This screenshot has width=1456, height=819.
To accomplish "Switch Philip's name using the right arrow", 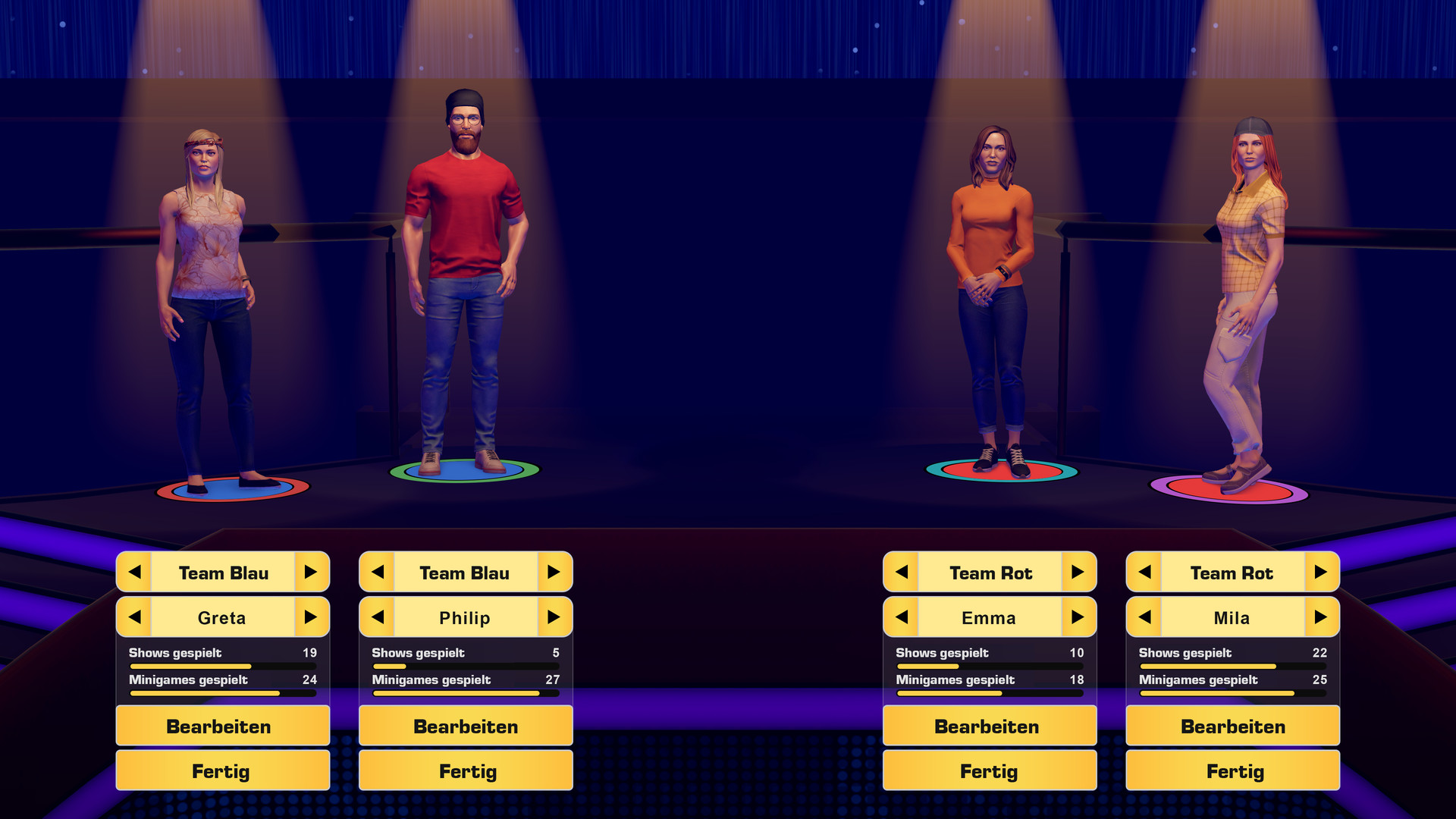I will click(x=555, y=617).
